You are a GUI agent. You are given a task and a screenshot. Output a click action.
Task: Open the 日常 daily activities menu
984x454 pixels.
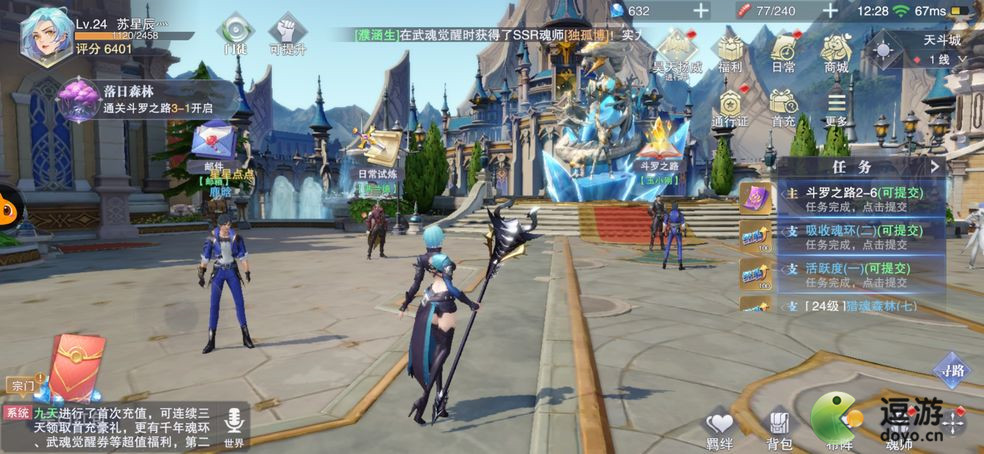784,52
